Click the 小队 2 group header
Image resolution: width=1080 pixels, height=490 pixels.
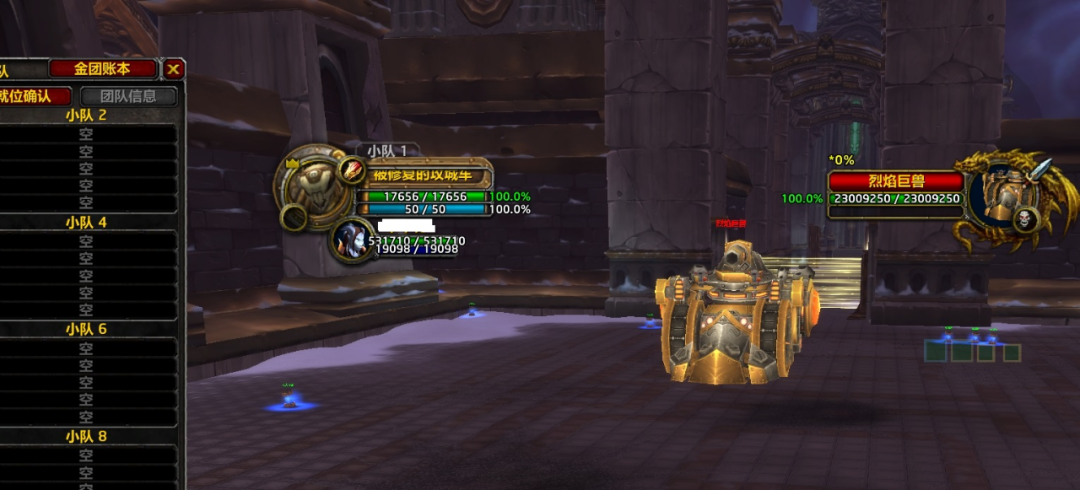(x=86, y=115)
